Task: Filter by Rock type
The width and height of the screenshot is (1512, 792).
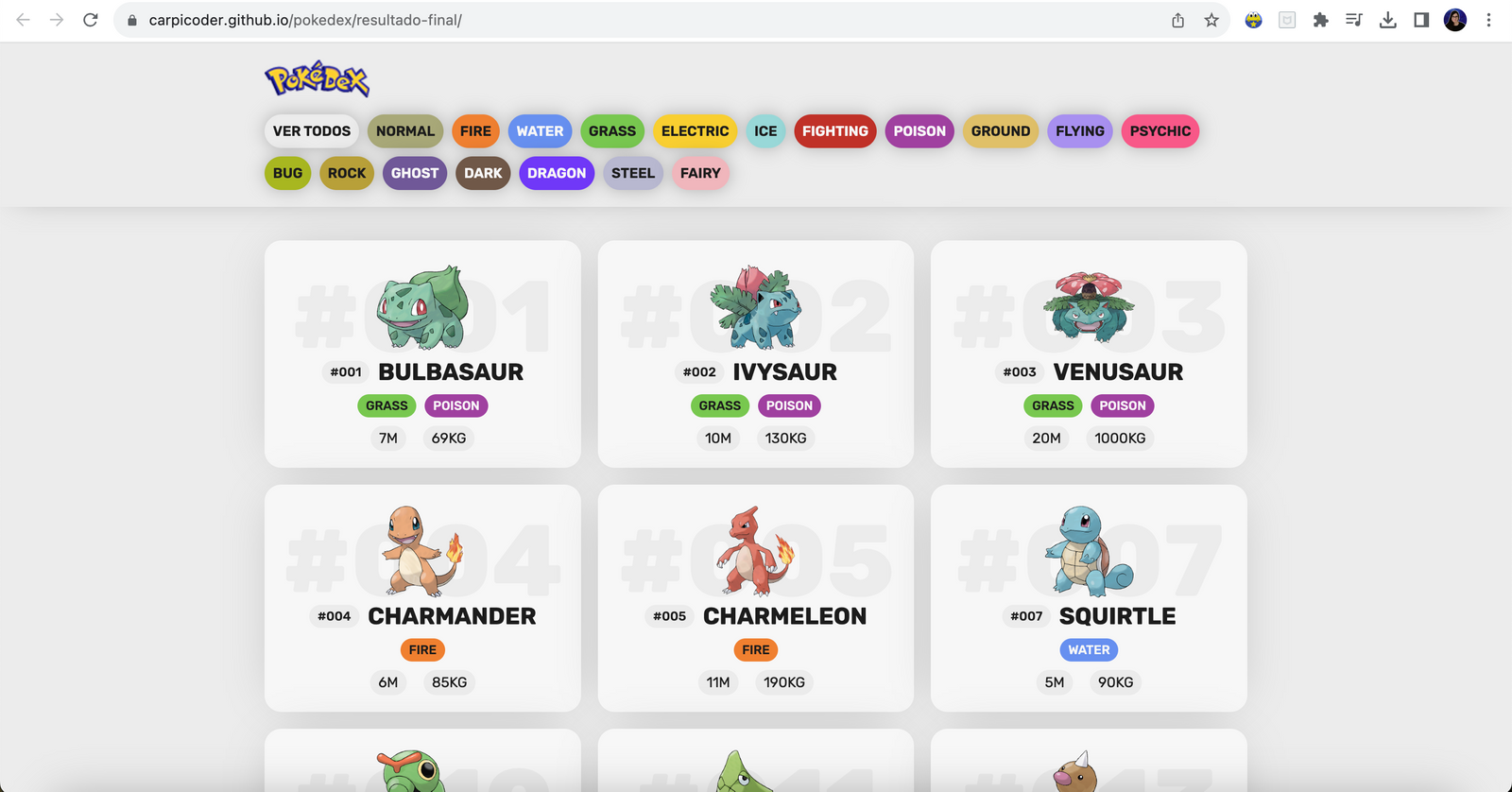Action: [347, 173]
